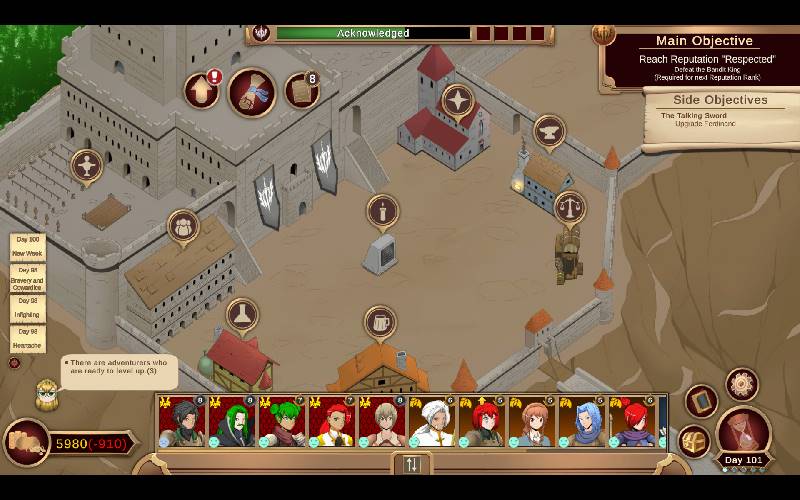800x500 pixels.
Task: Visit the anvil blacksmith marker
Action: coord(548,131)
